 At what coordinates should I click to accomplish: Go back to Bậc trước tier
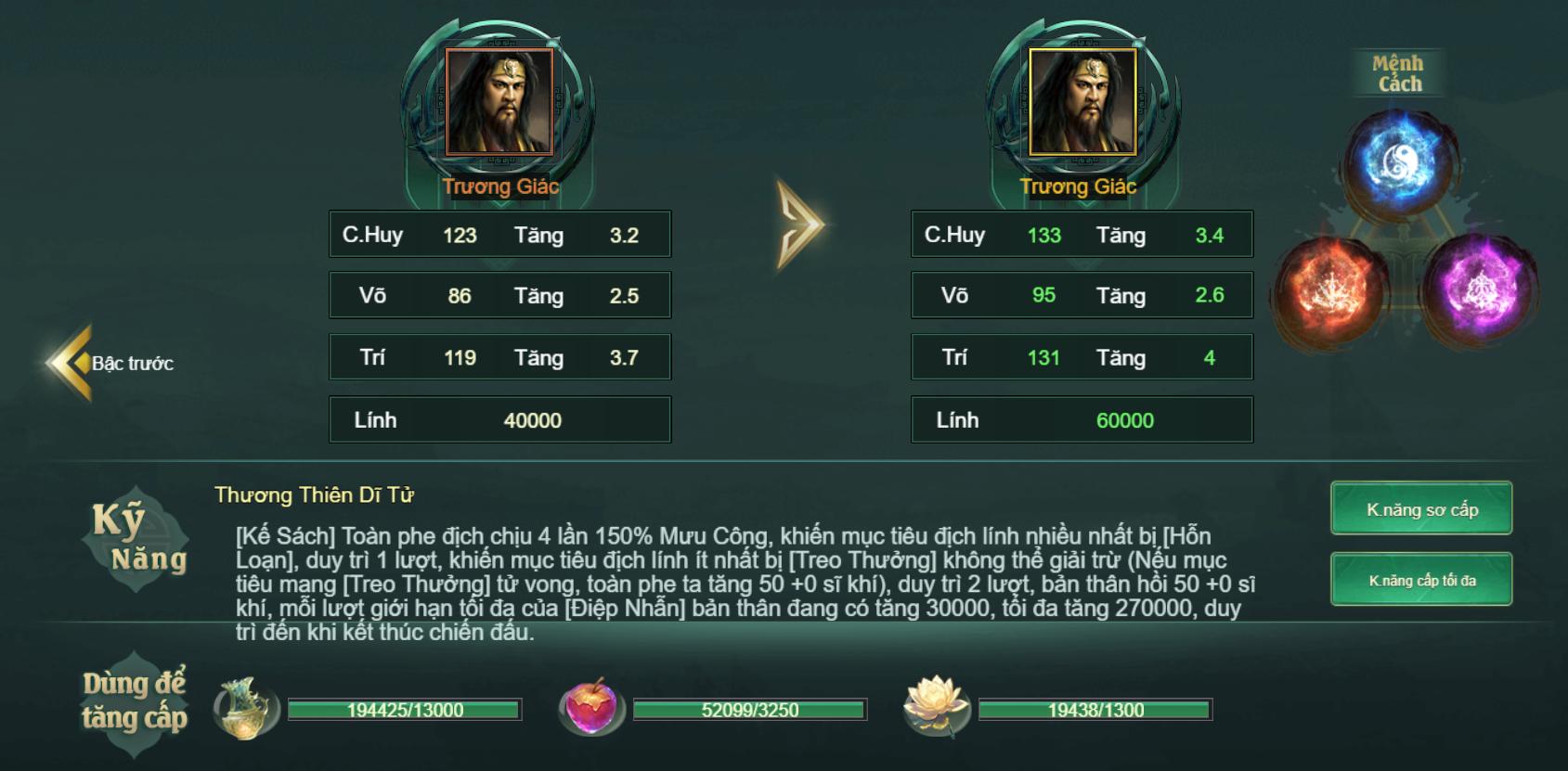pyautogui.click(x=110, y=363)
